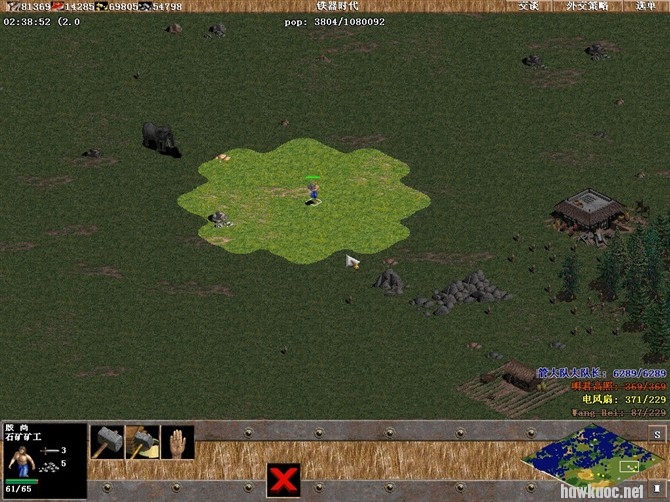Activate the open hand stop command
The image size is (670, 502).
177,441
